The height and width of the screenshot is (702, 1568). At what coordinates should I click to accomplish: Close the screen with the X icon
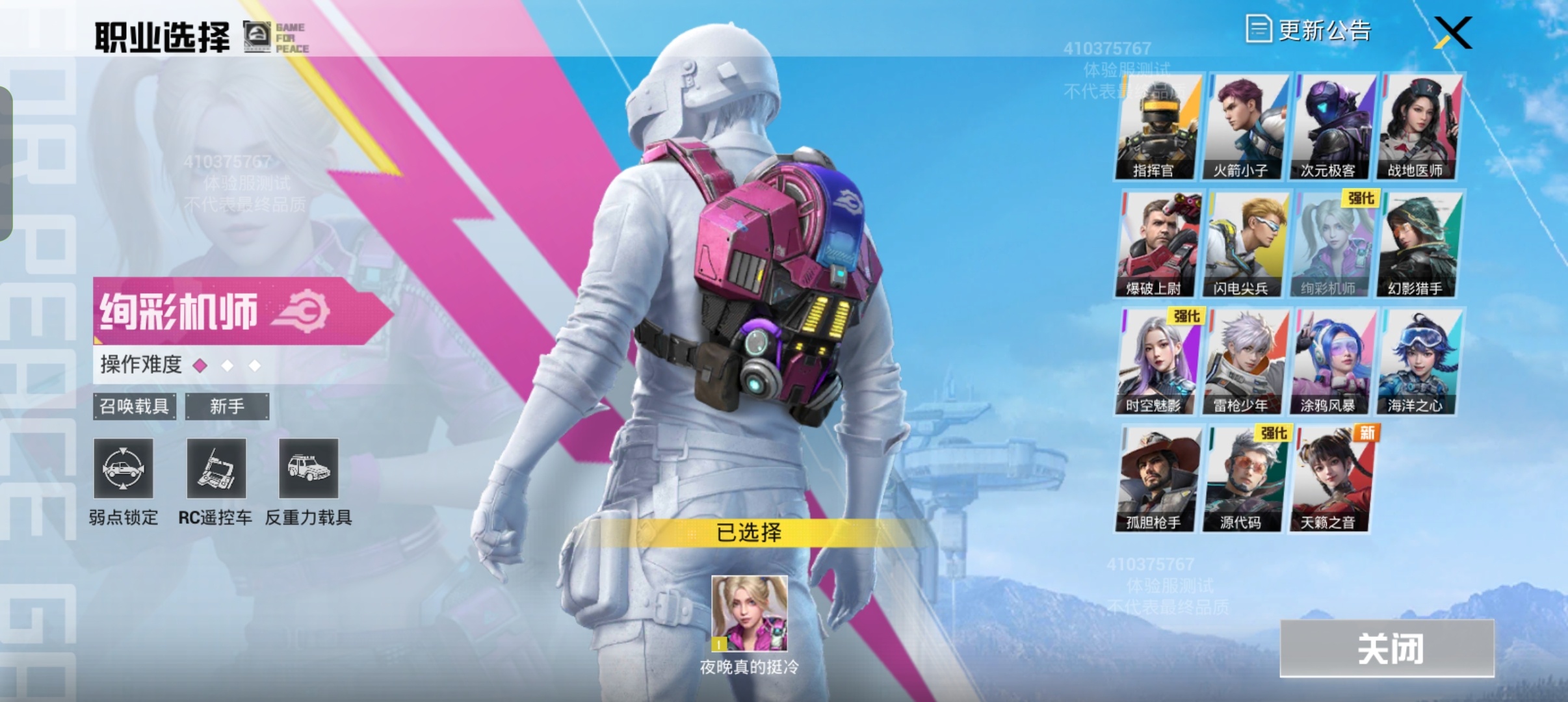1453,33
